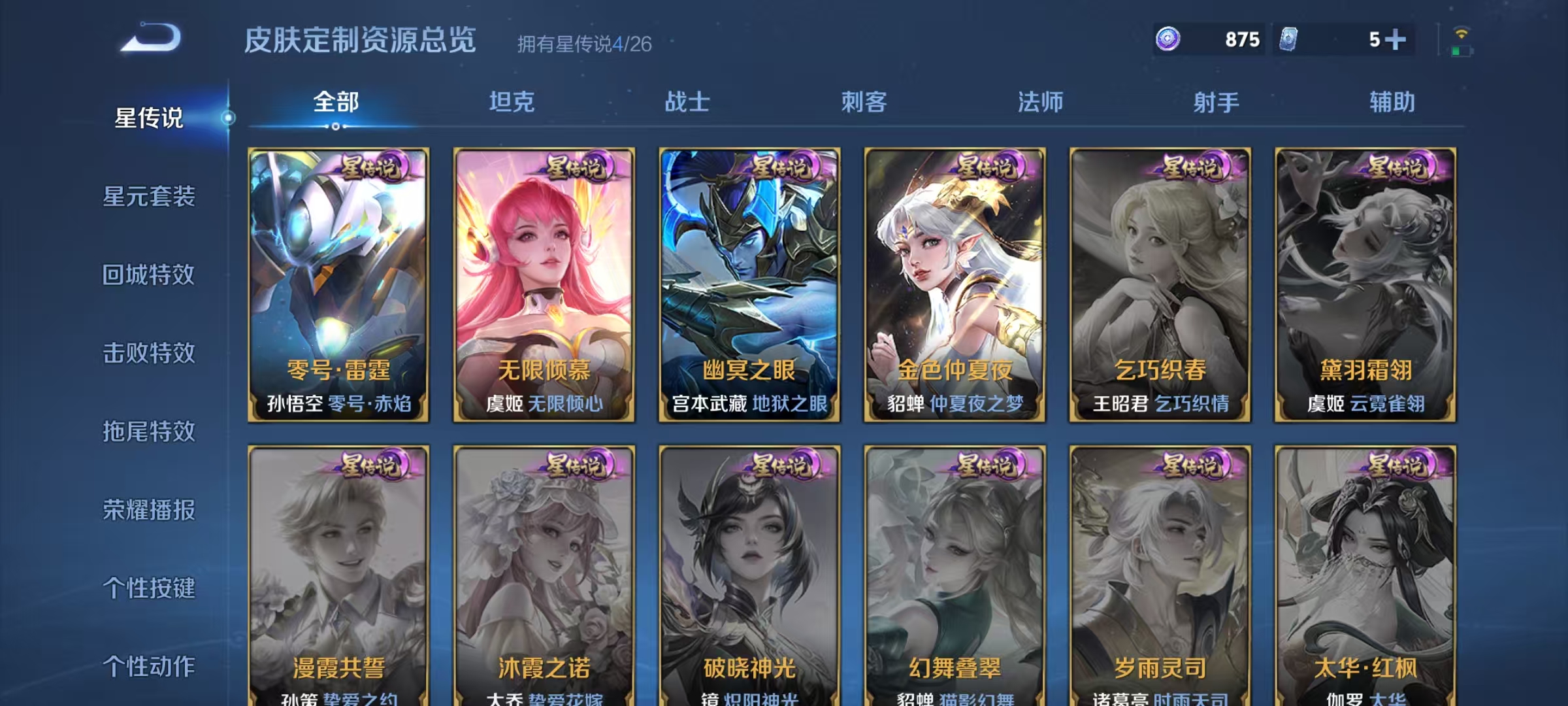The image size is (1568, 706).
Task: Switch to the 坦克 tab
Action: click(x=513, y=102)
